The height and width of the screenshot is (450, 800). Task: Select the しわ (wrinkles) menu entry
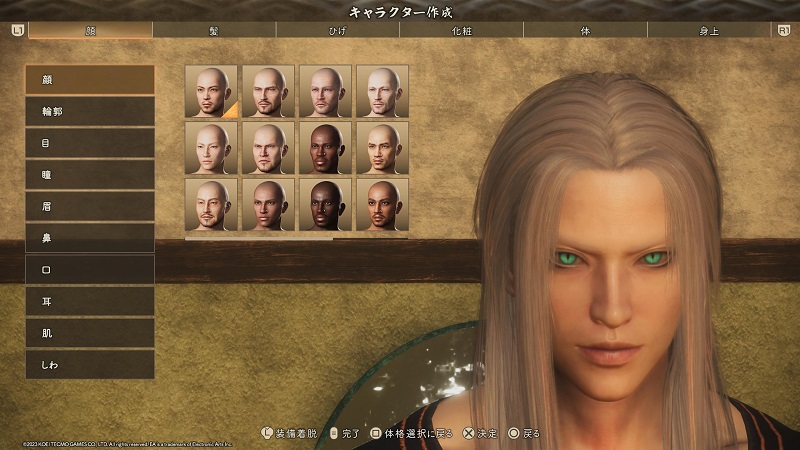click(90, 365)
